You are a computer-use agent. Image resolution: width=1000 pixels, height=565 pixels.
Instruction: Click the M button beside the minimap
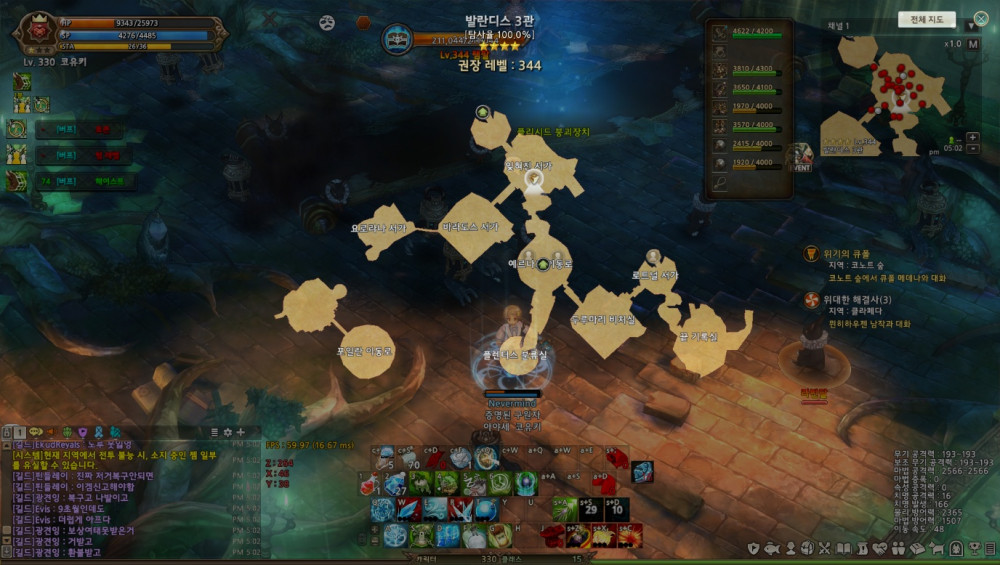(x=973, y=44)
